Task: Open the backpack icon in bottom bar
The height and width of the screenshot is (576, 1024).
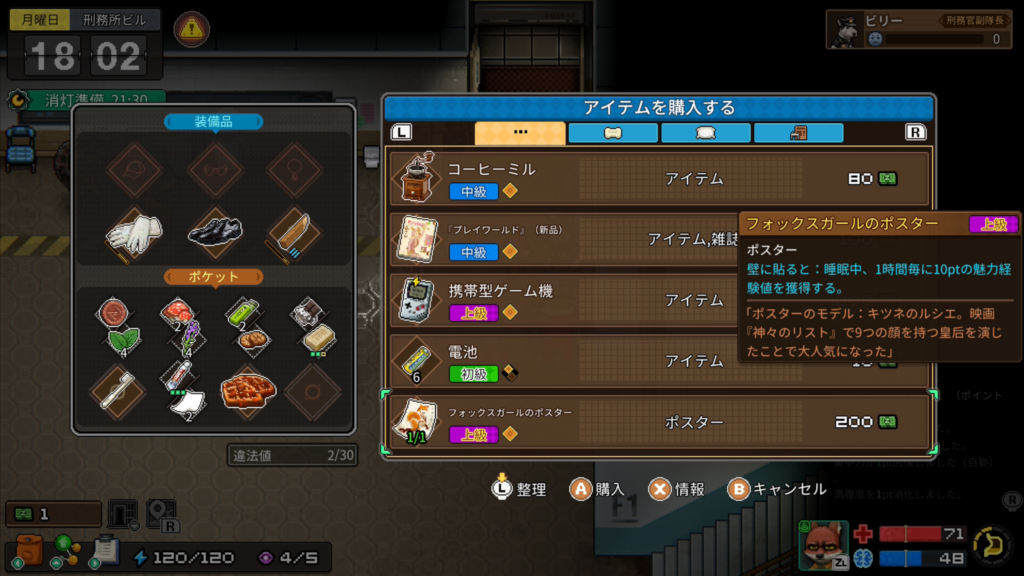Action: click(x=28, y=551)
